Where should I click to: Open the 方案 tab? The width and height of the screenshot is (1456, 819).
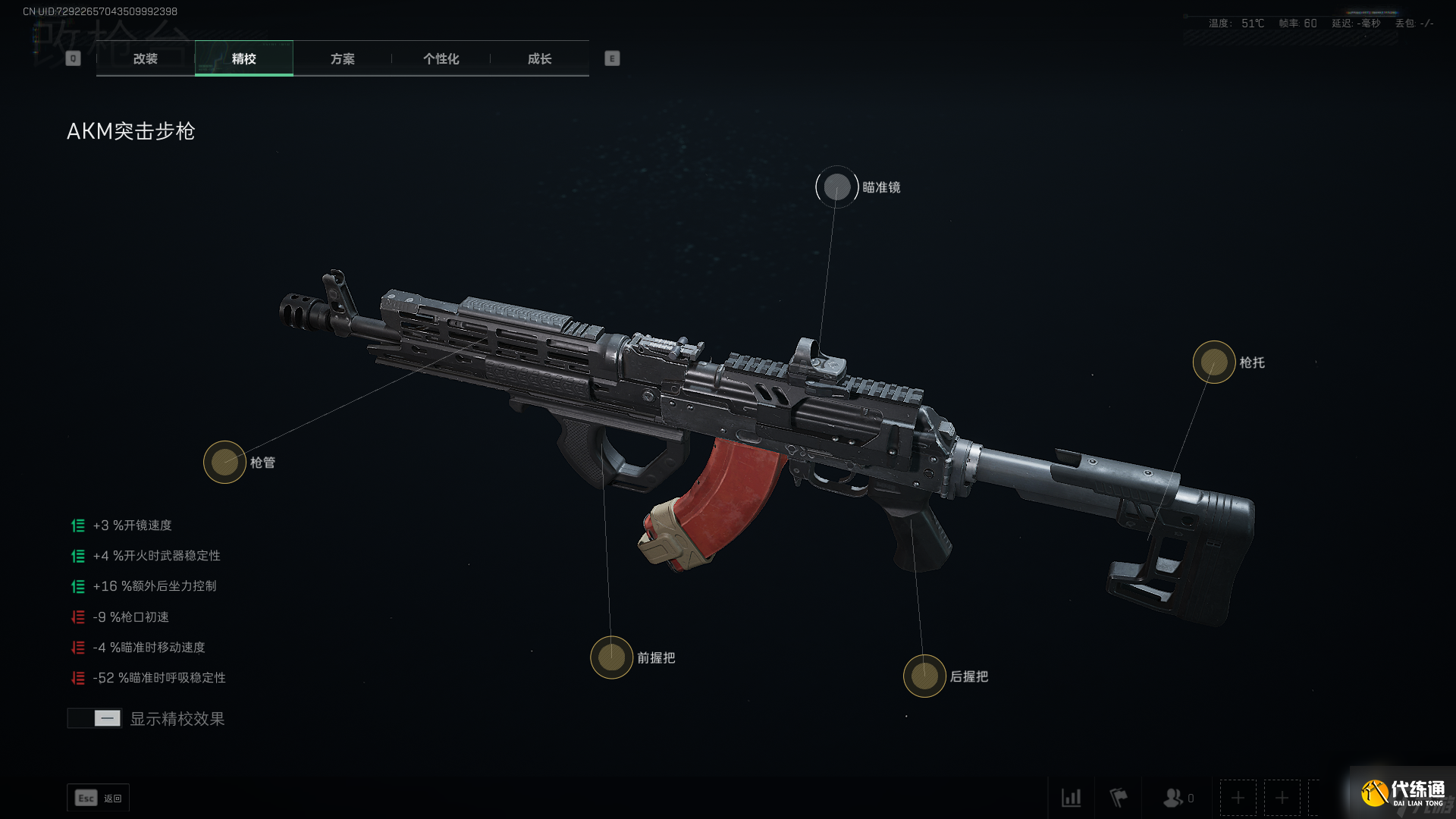(x=343, y=58)
